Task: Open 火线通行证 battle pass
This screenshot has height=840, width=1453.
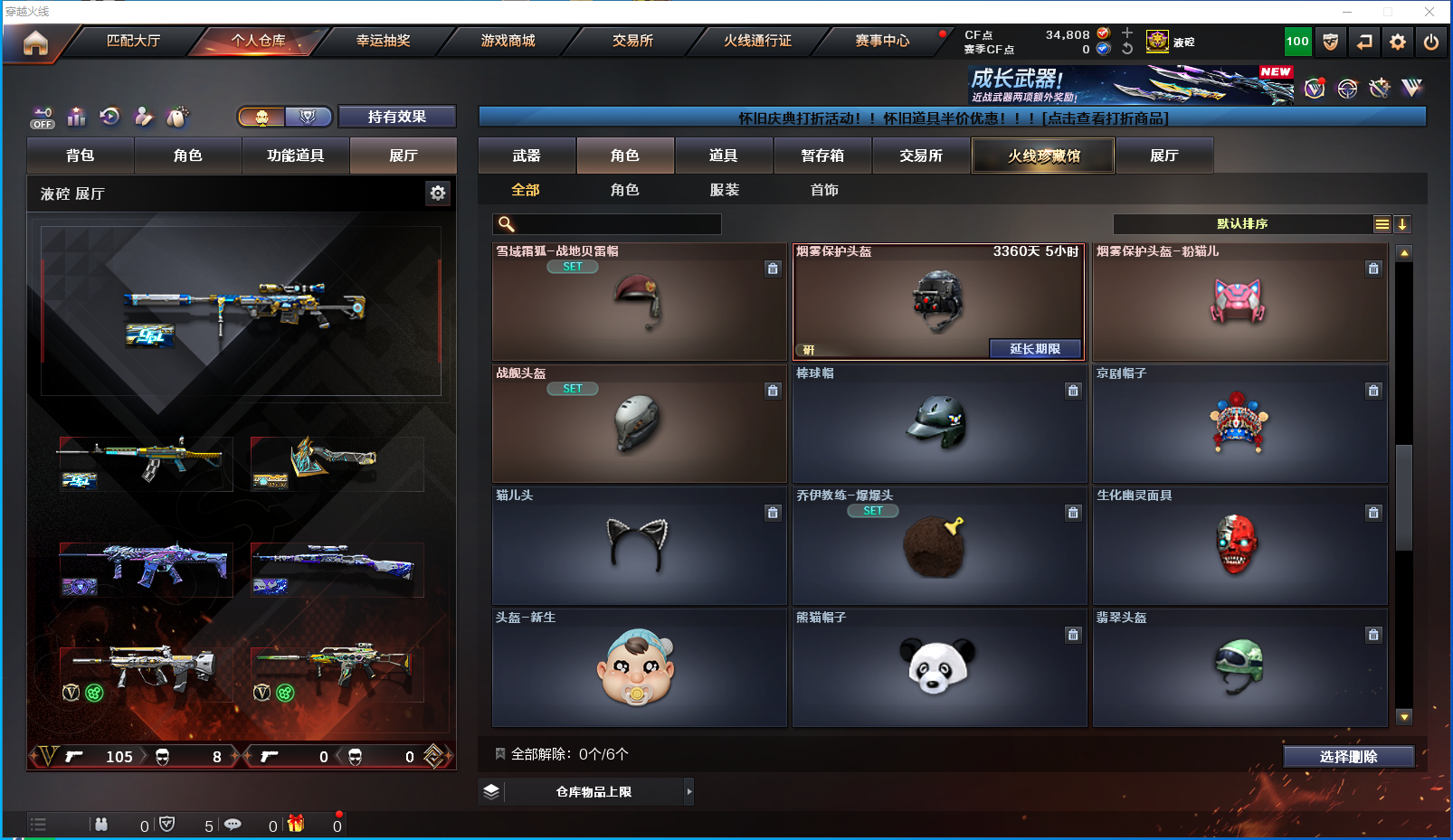Action: pyautogui.click(x=757, y=41)
